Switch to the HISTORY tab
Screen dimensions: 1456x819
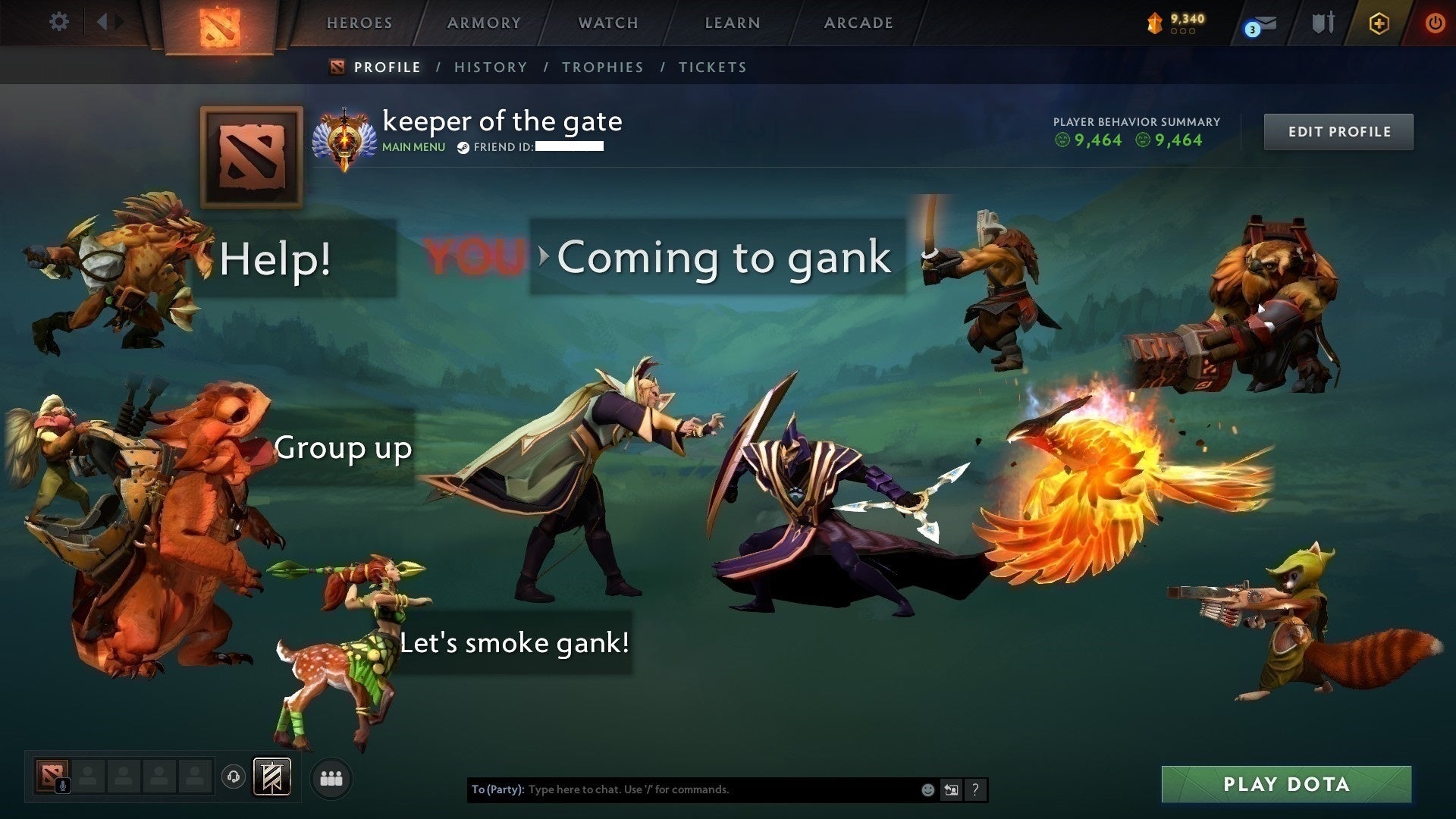click(x=491, y=67)
